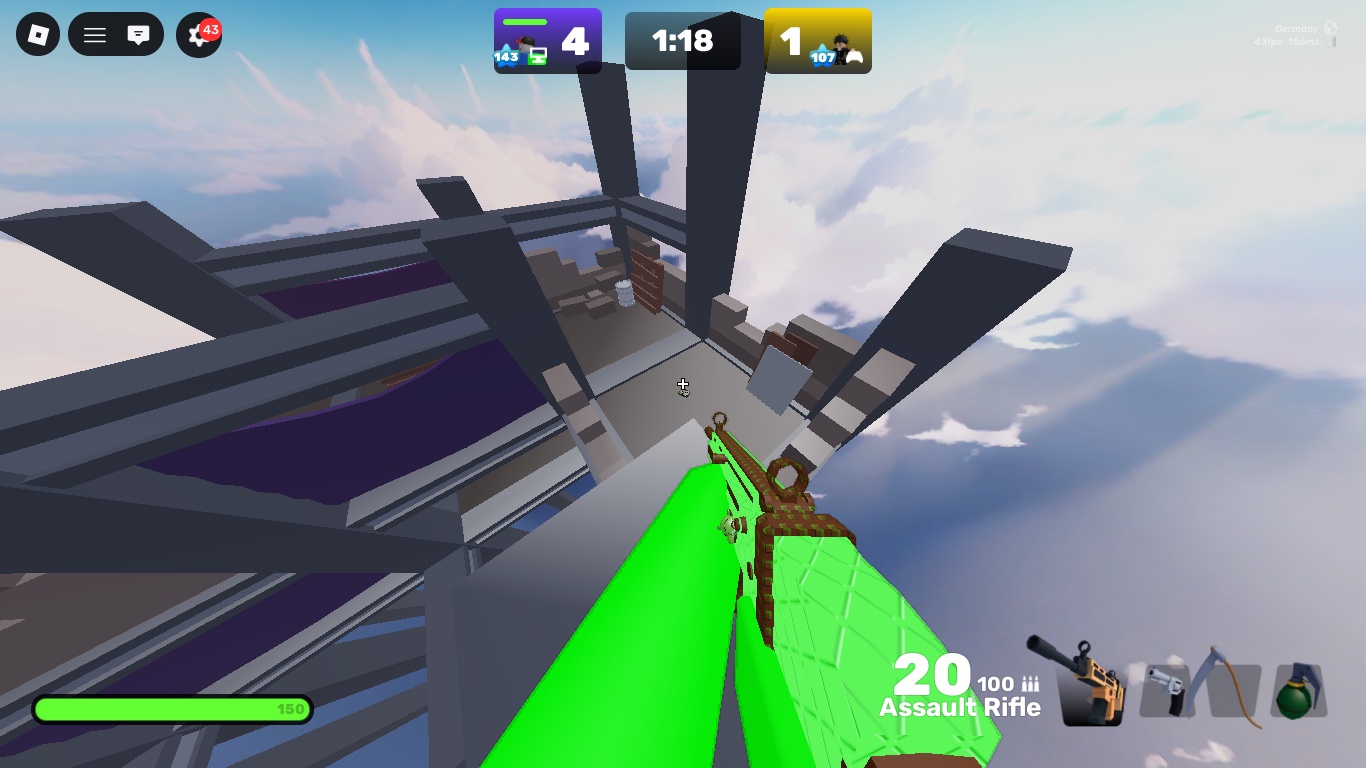
Task: Open the Roblox main menu
Action: click(38, 36)
